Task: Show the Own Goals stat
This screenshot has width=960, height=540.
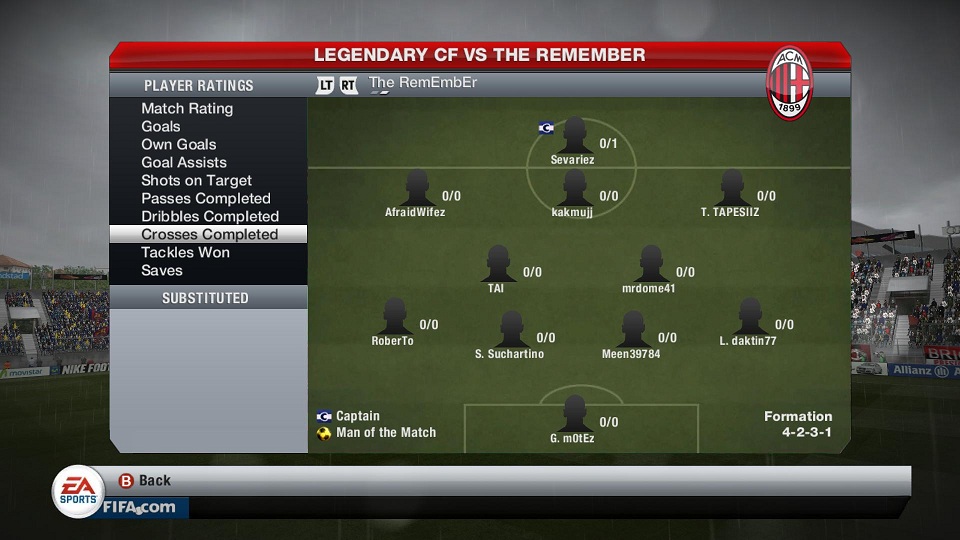Action: click(179, 145)
